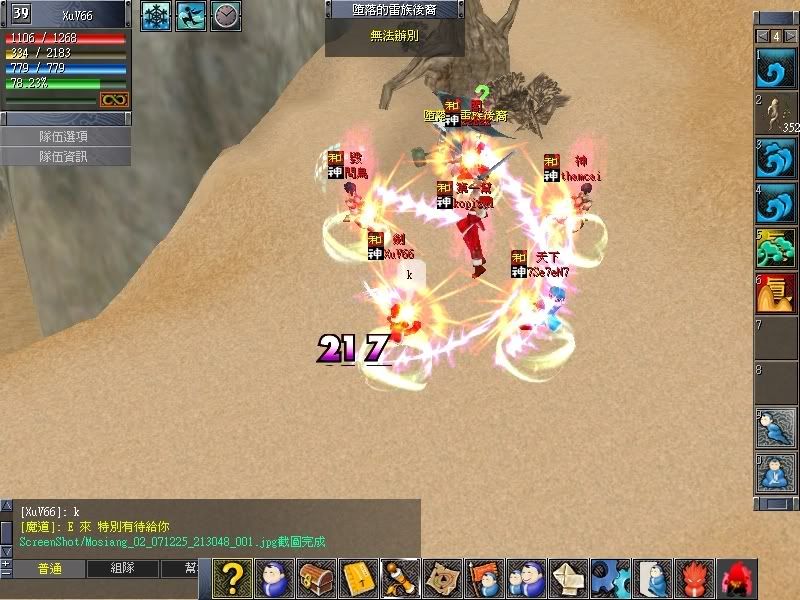Image resolution: width=800 pixels, height=600 pixels.
Task: Use the meditating figure skill in slot 0
Action: coord(775,474)
